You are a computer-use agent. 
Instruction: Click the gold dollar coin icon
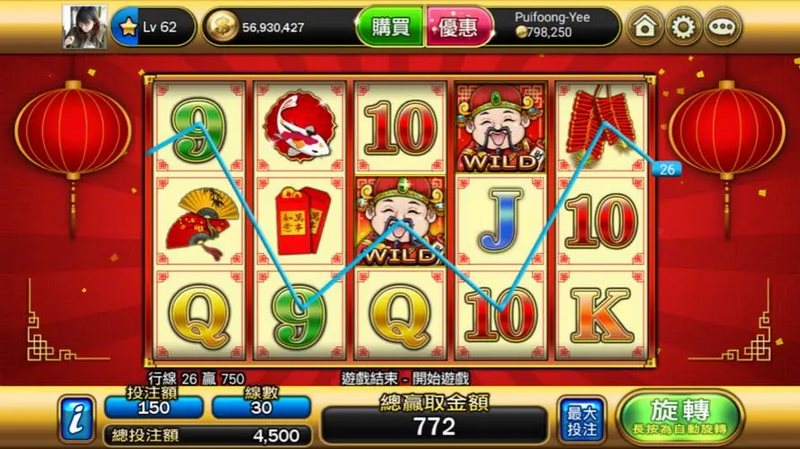click(222, 27)
